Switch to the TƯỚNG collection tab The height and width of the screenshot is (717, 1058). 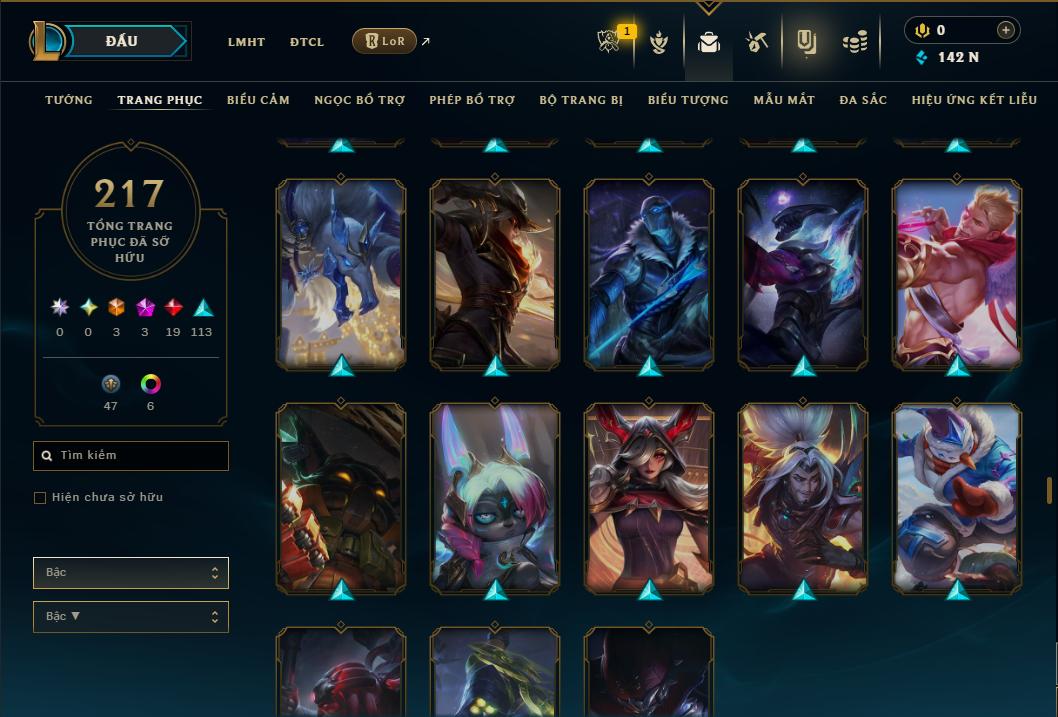point(69,100)
